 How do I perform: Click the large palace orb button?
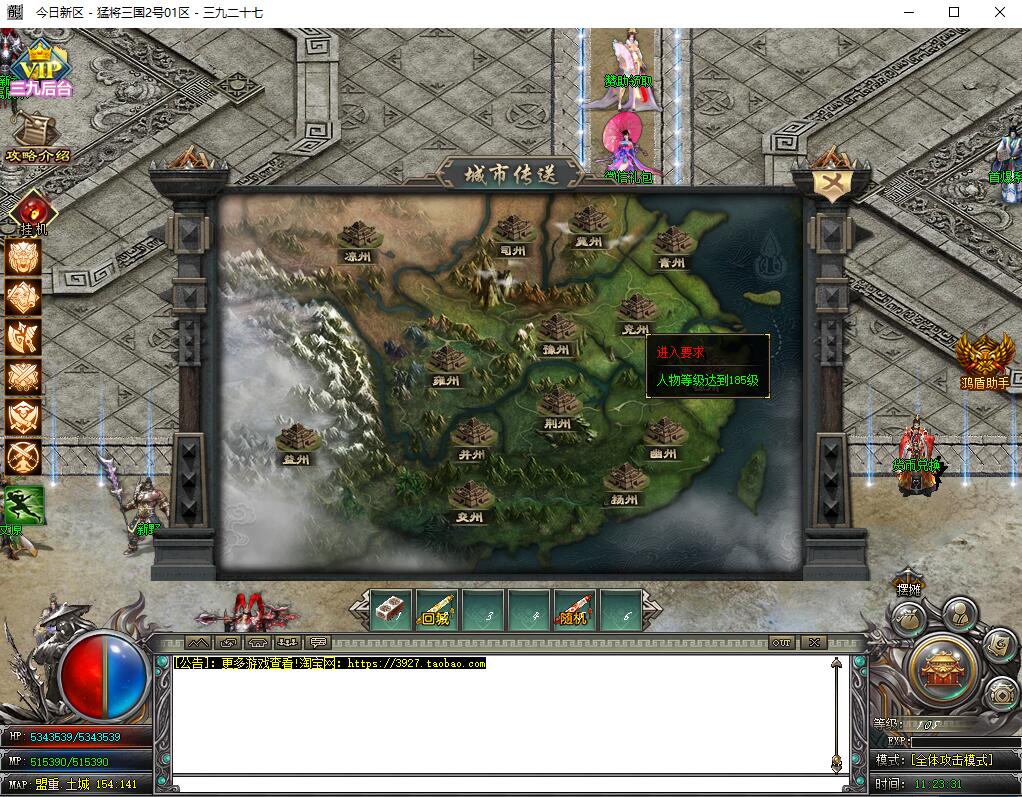pyautogui.click(x=940, y=665)
